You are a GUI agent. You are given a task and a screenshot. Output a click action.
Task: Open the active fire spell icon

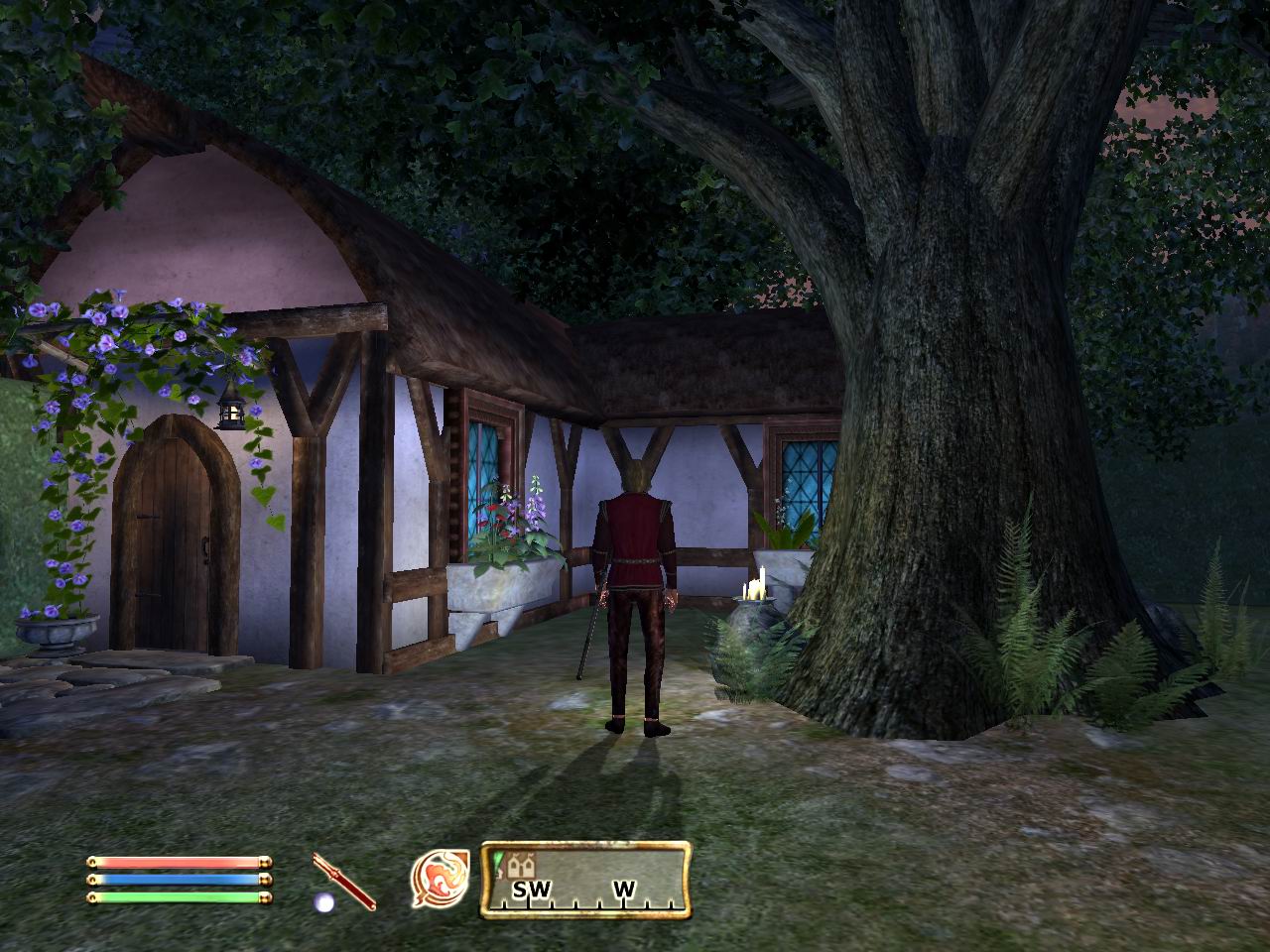click(x=440, y=879)
